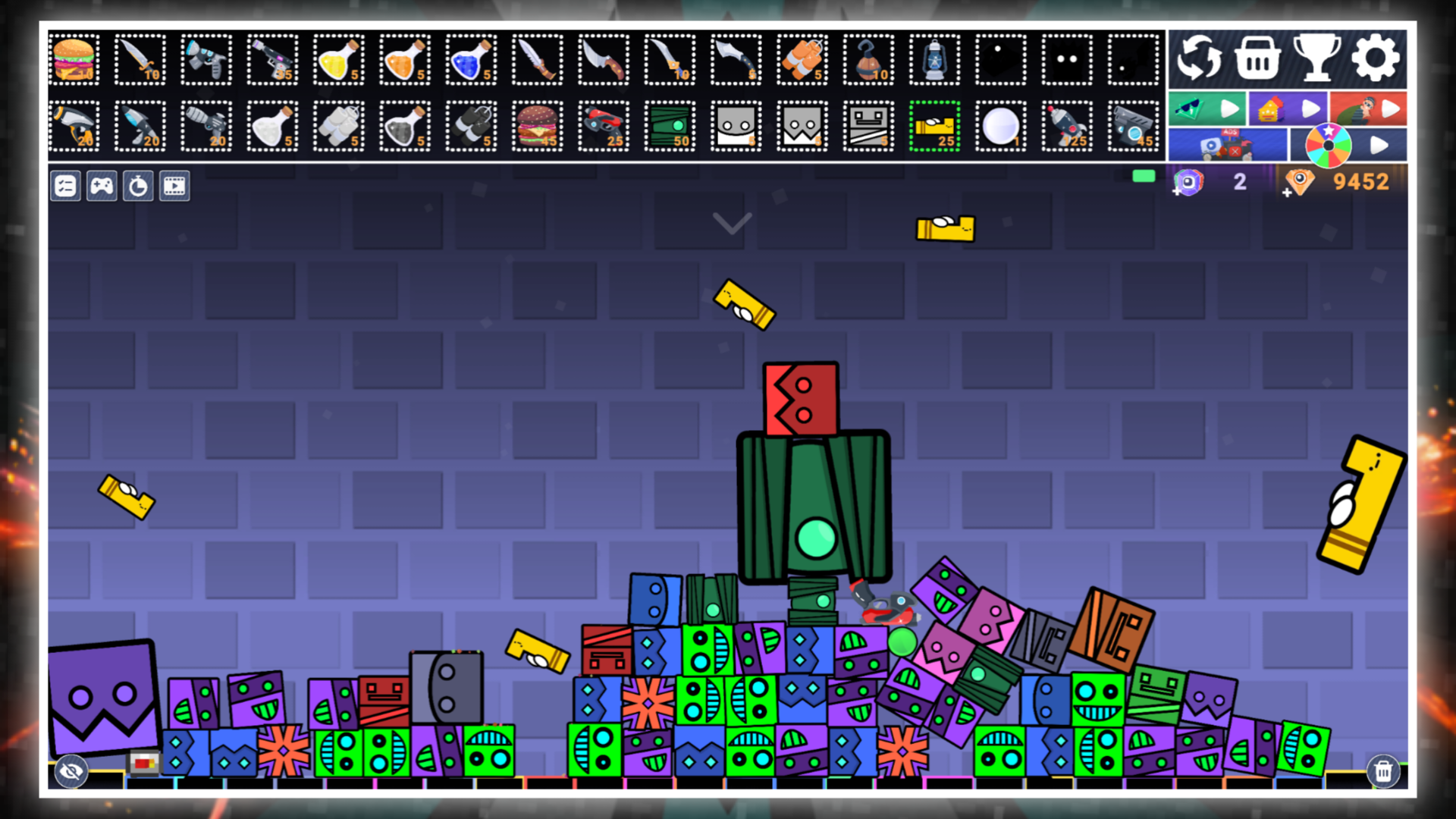Restart the level with the refresh icon
The image size is (1456, 819).
tap(1198, 58)
